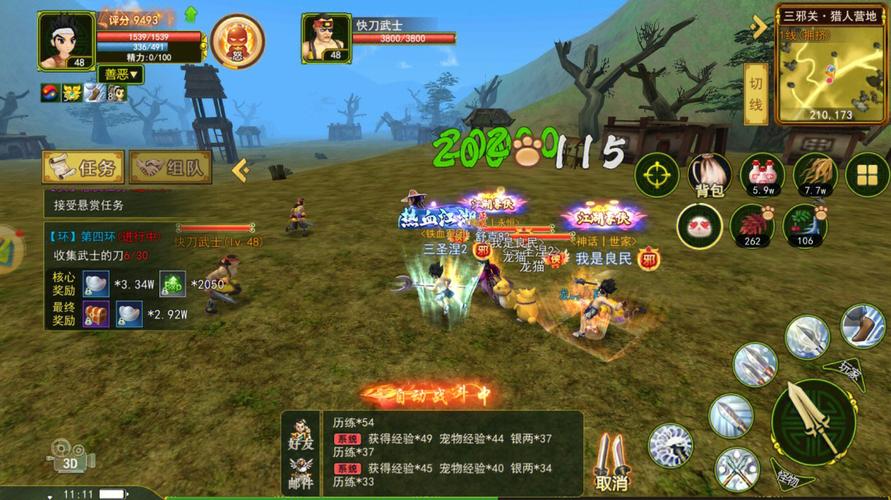Use the red potion item showing 5.9w
Image resolution: width=891 pixels, height=500 pixels.
[x=762, y=175]
